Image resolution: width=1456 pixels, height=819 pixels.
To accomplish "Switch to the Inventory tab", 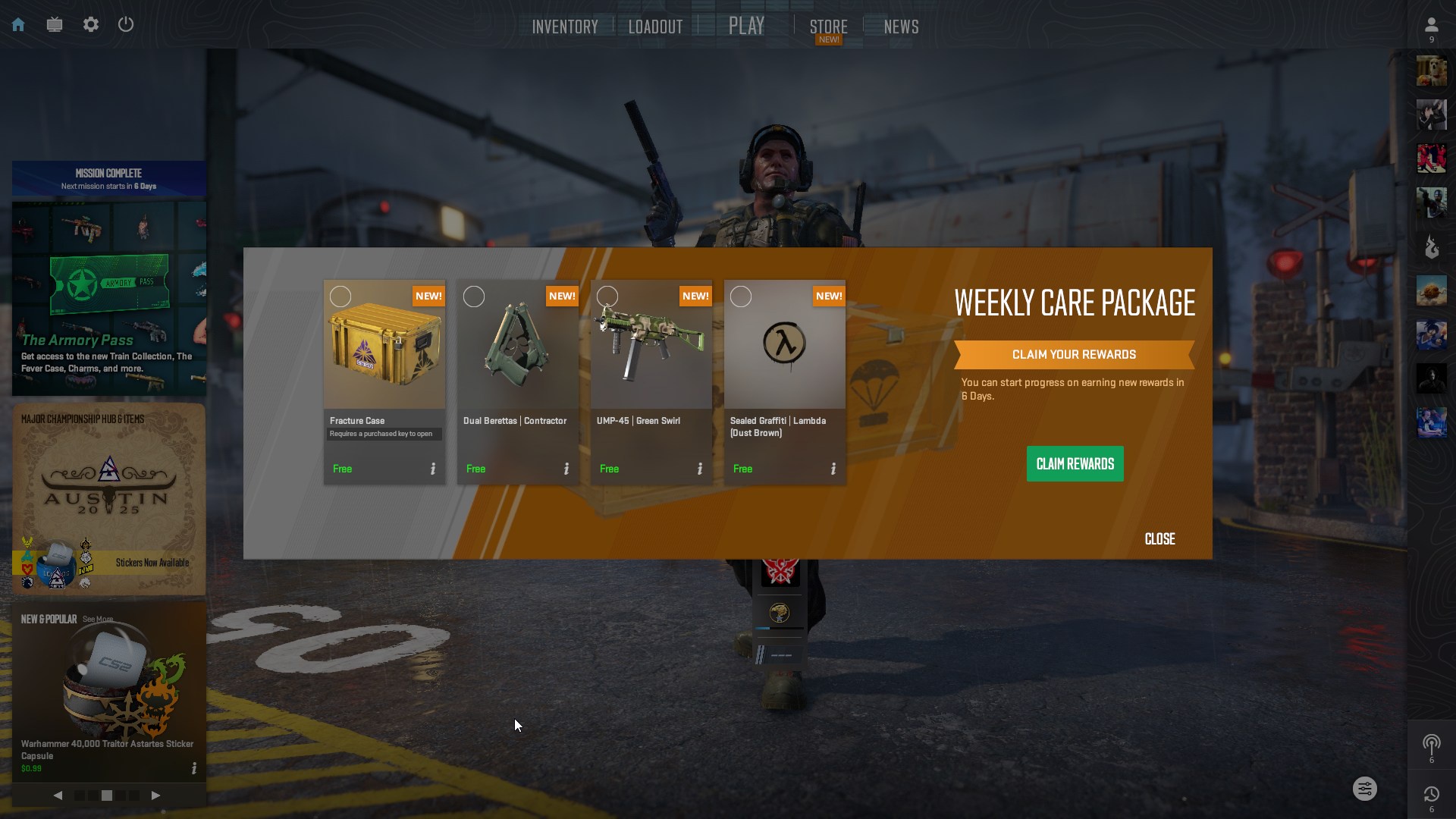I will tap(565, 26).
